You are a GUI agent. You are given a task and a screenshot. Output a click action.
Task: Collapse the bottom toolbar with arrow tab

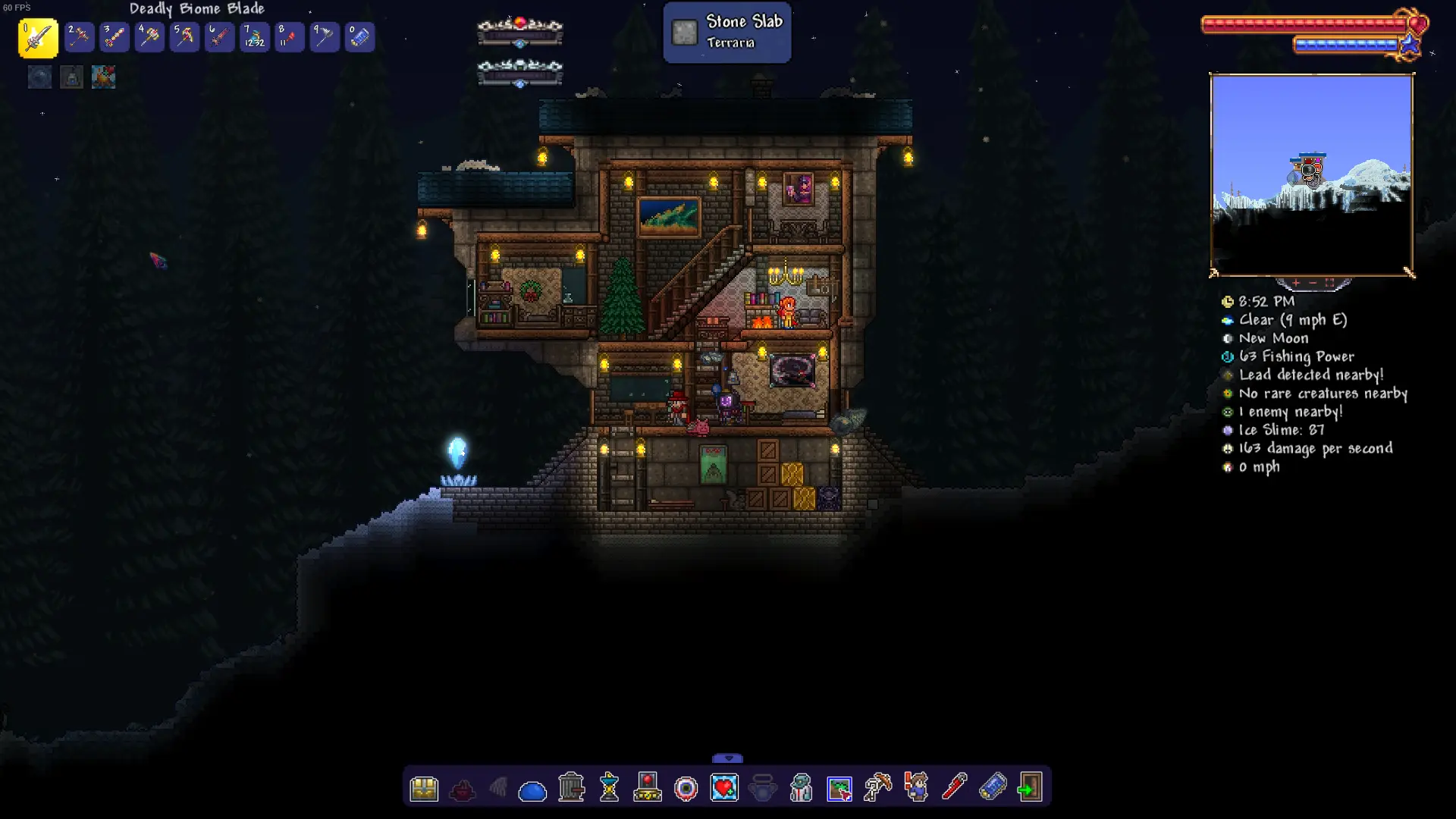point(728,758)
